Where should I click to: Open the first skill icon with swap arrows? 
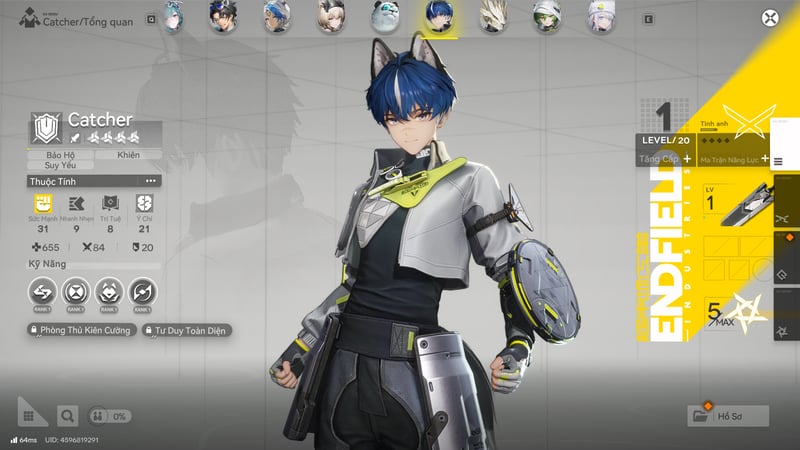42,292
